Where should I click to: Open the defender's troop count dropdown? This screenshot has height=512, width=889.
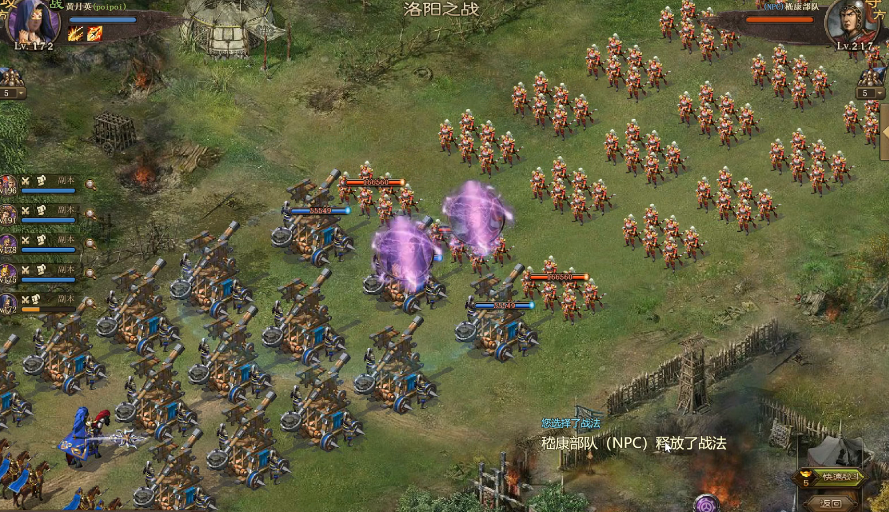[870, 93]
